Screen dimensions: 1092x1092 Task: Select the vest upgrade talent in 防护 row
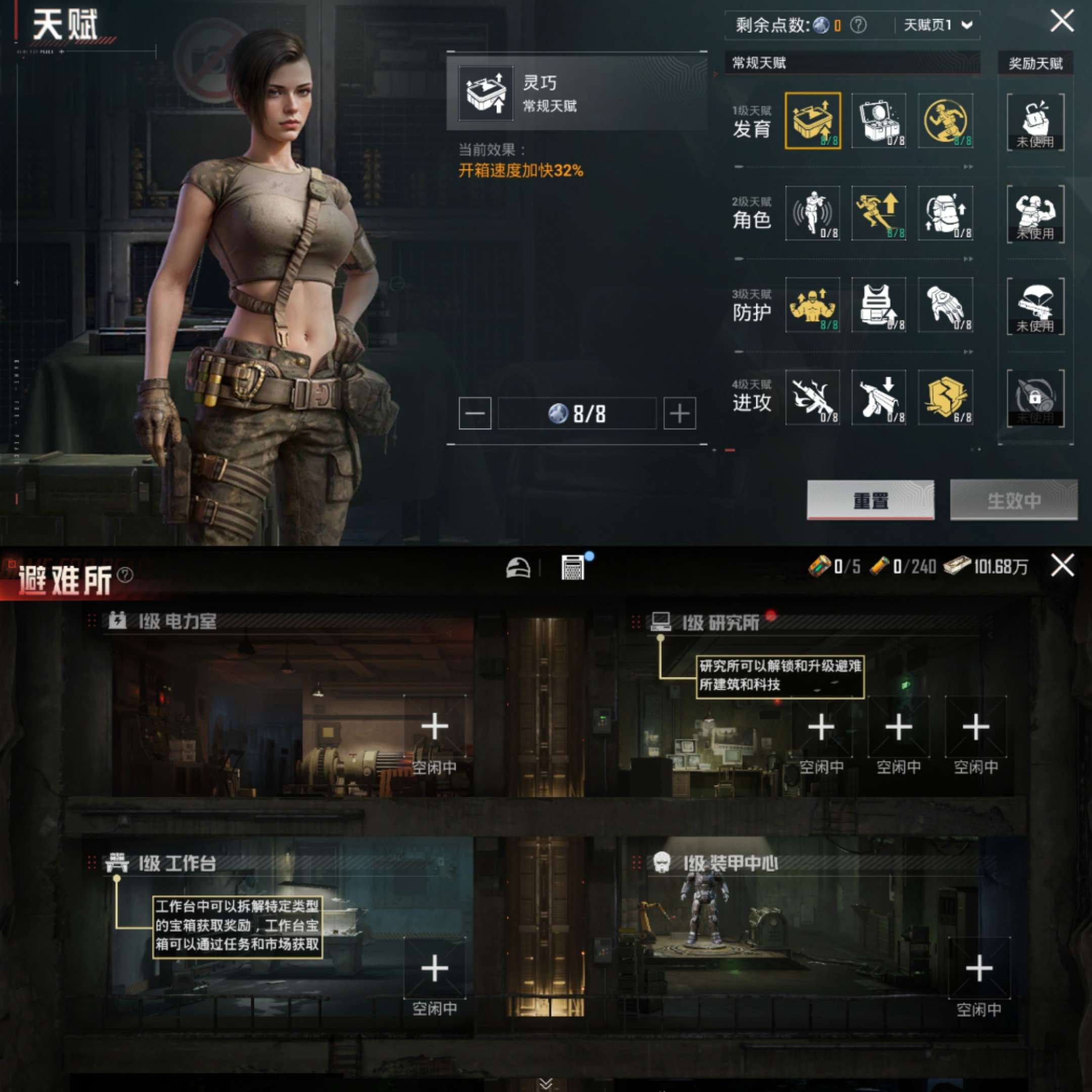pos(880,307)
